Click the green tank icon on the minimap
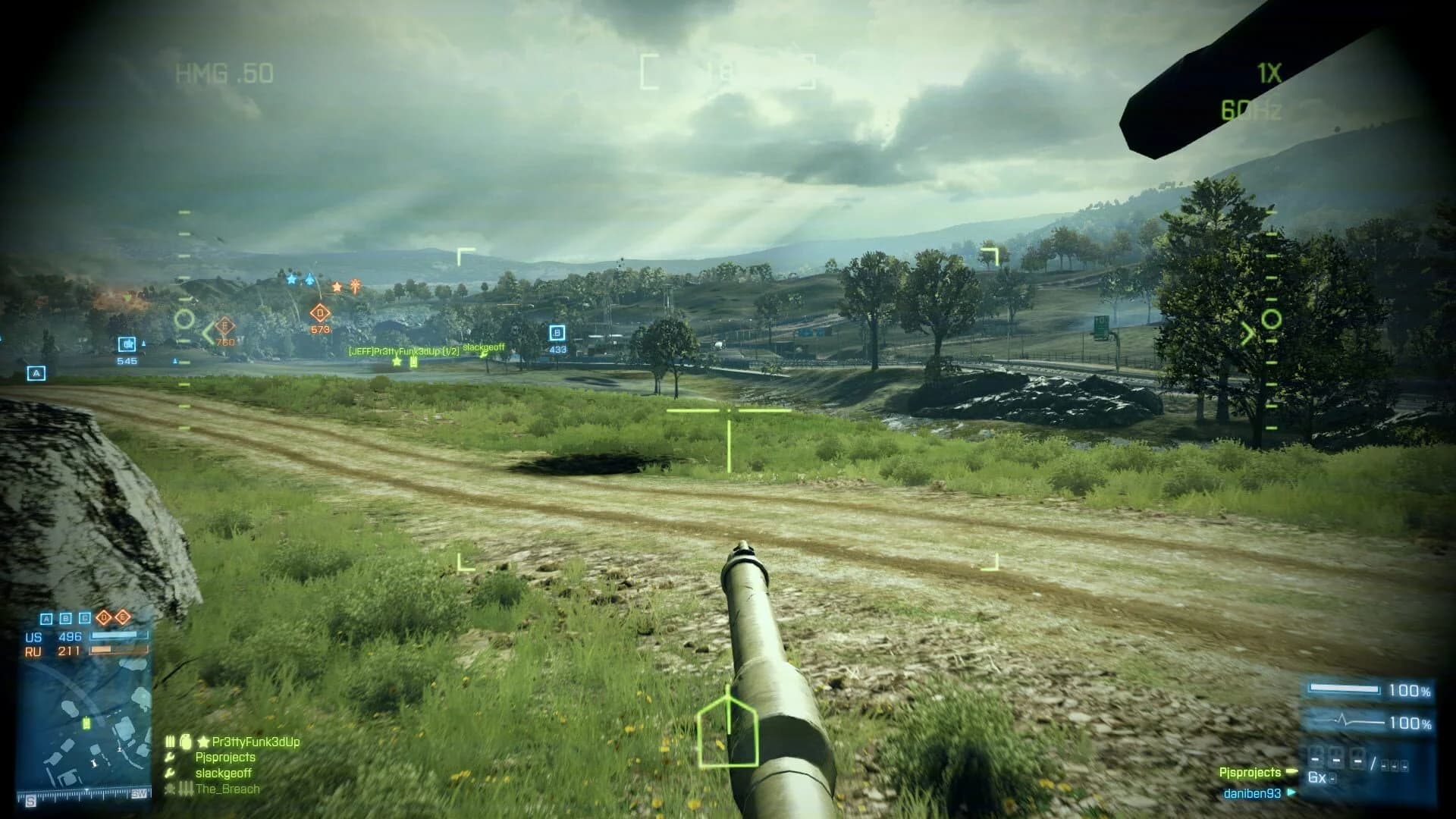Screen dimensions: 1456x819 coord(86,723)
